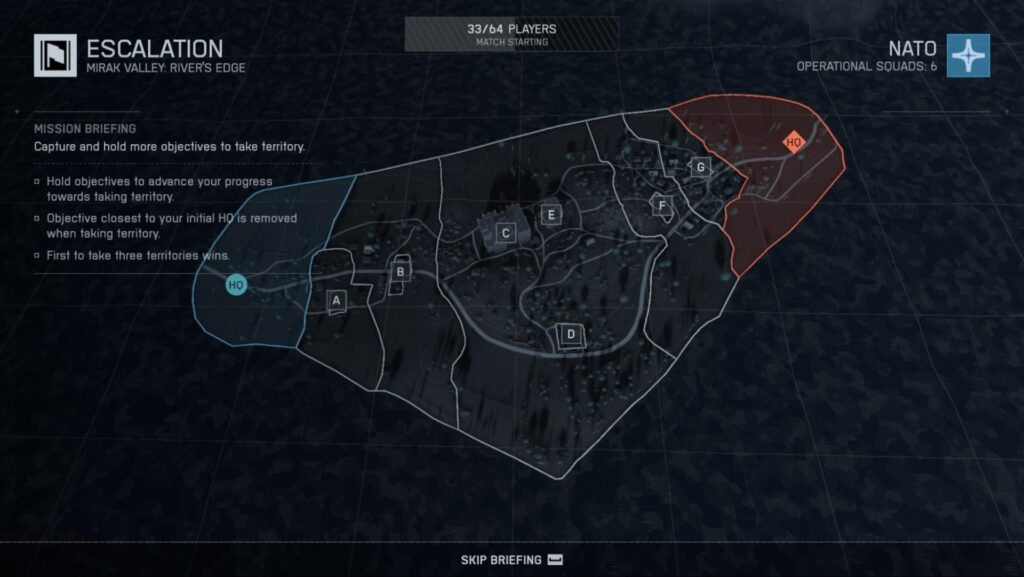The width and height of the screenshot is (1024, 577).
Task: Select objective G on the map
Action: [701, 167]
